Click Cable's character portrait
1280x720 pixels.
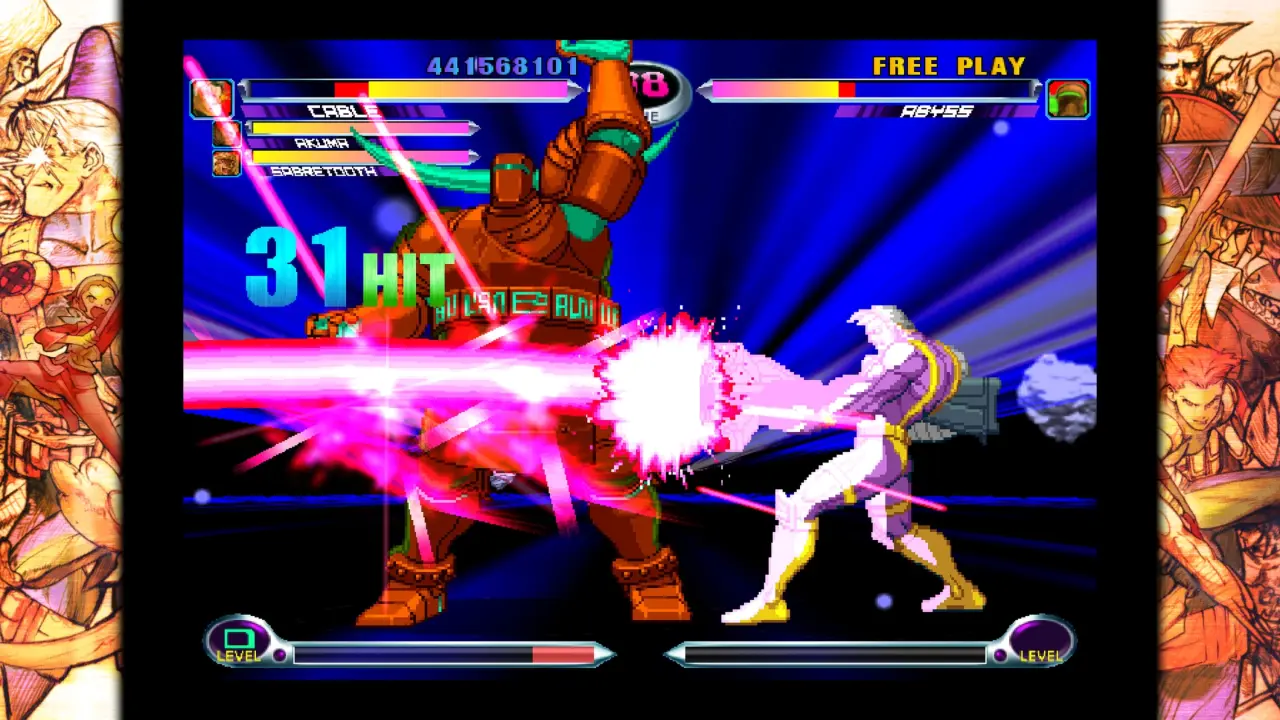click(x=211, y=98)
